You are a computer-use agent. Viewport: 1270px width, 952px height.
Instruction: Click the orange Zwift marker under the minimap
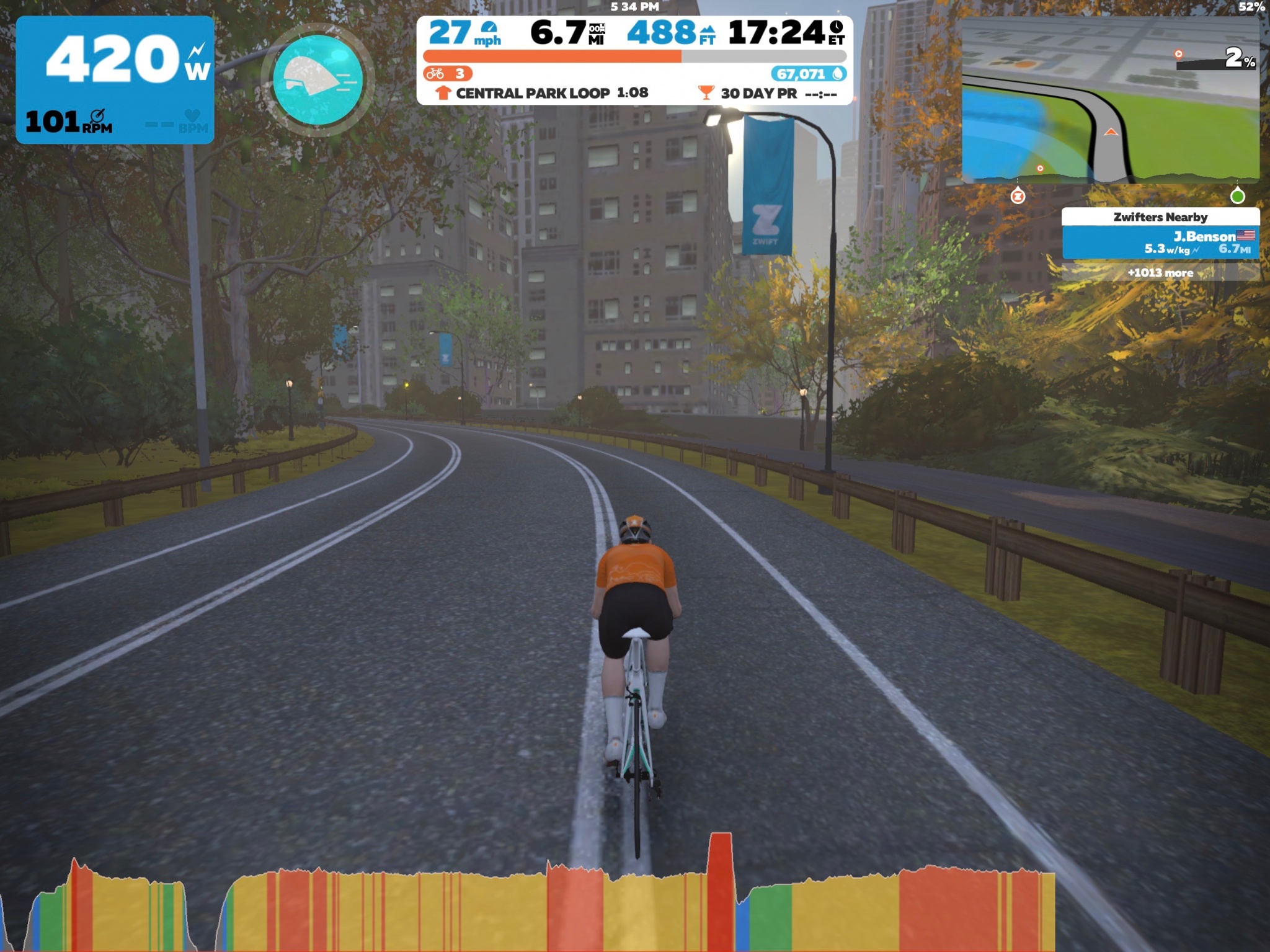(x=1018, y=197)
